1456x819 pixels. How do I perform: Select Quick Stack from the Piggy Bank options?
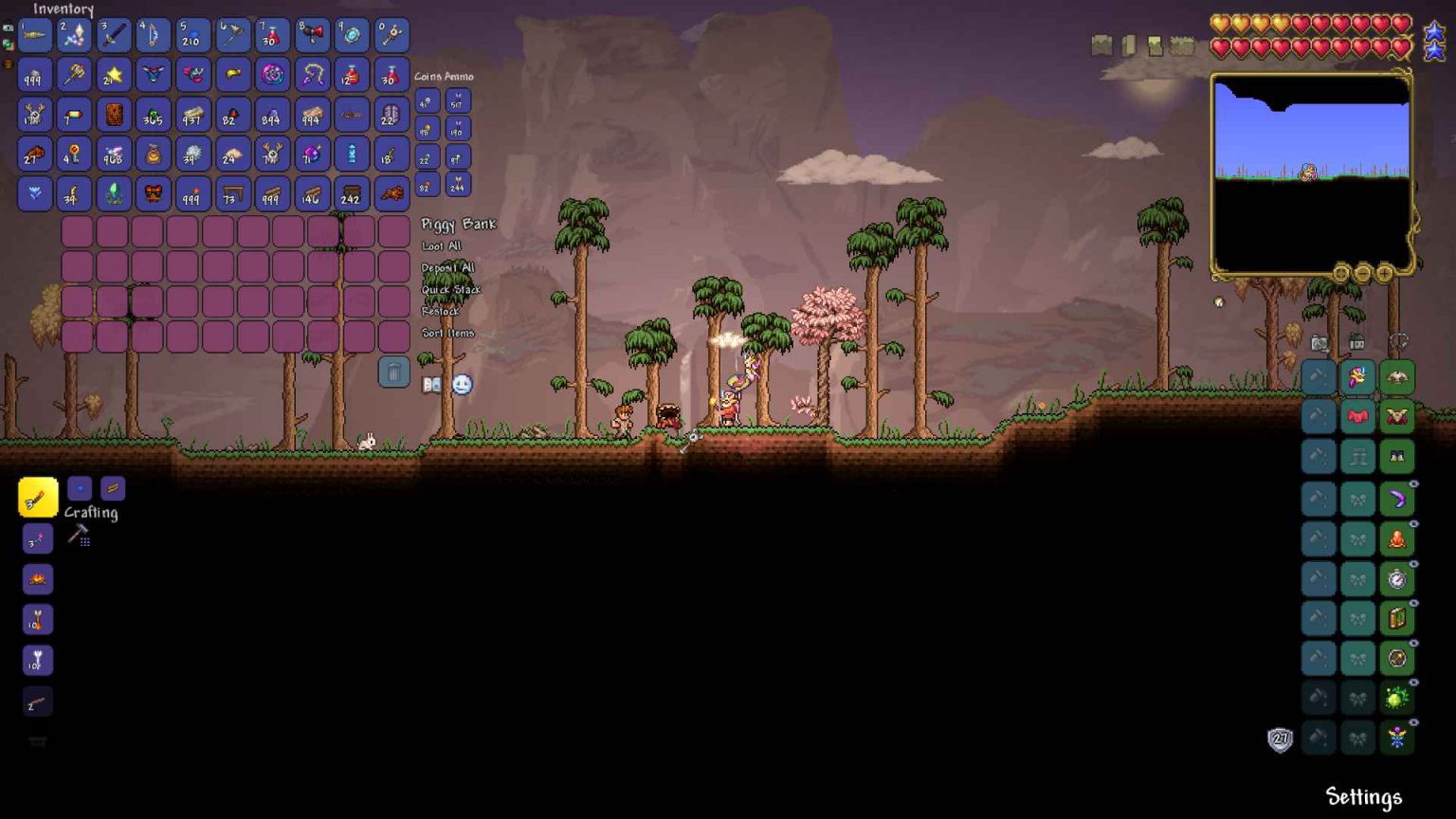451,289
